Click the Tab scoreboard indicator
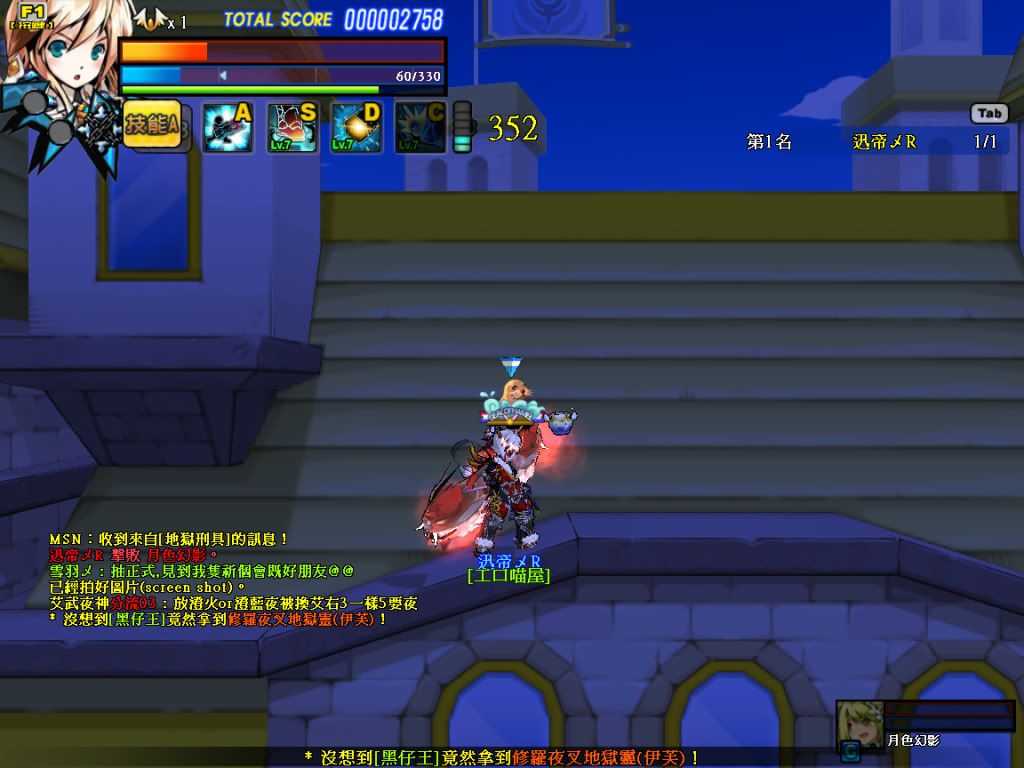Screen dimensions: 1024x768 (x=988, y=113)
